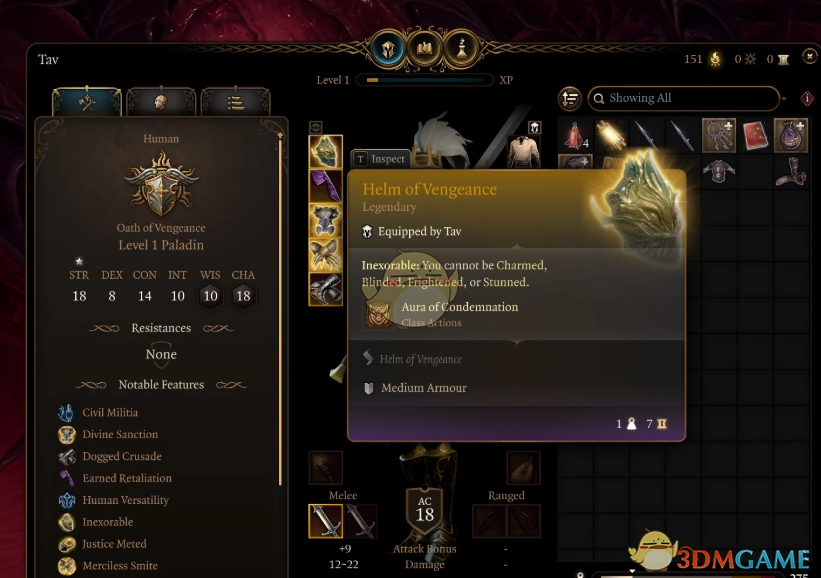Click the Civil Militia notable feature
This screenshot has height=578, width=821.
[x=111, y=412]
